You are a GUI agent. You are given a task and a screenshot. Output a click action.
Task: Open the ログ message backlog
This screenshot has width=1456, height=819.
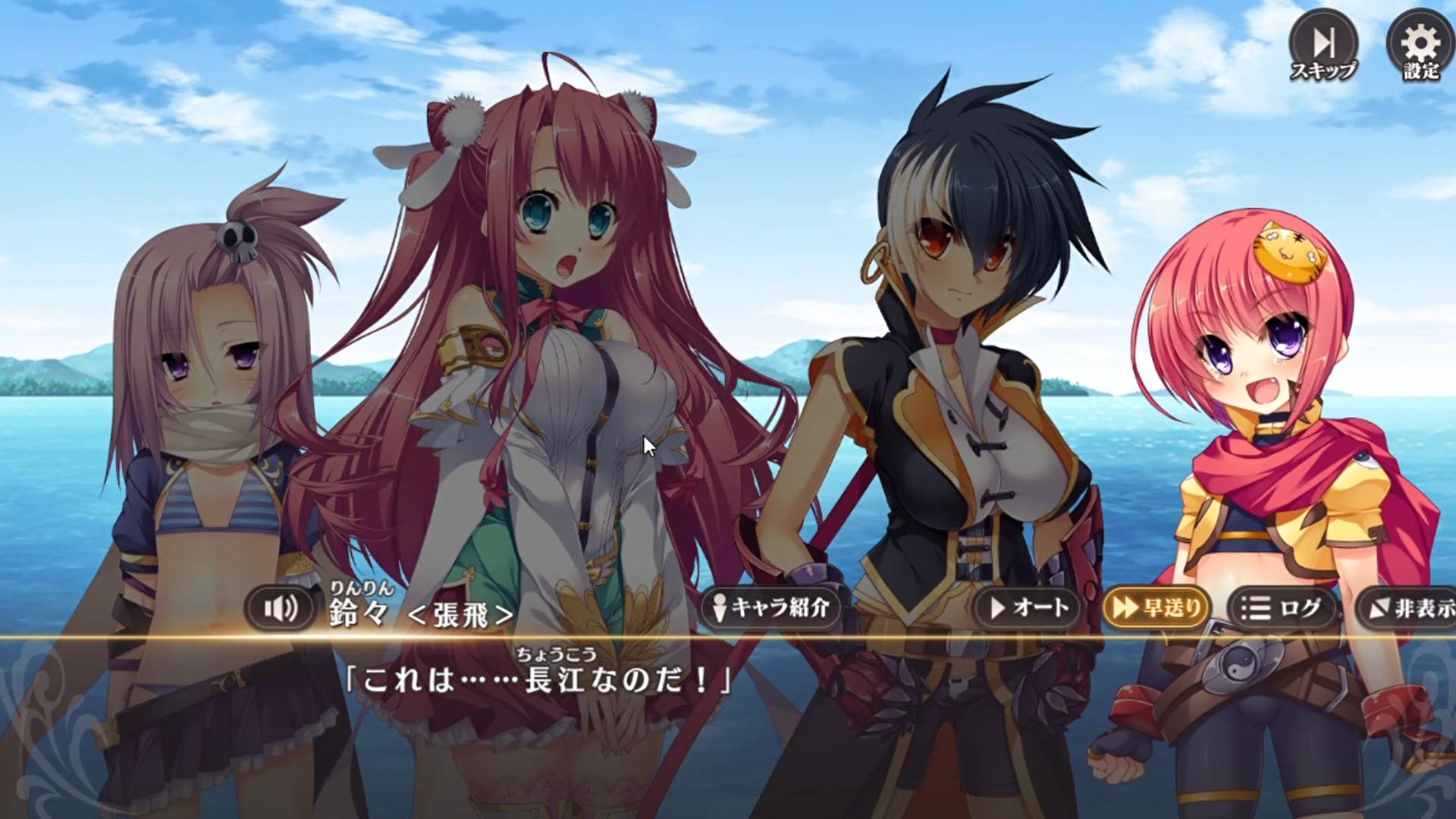1282,607
